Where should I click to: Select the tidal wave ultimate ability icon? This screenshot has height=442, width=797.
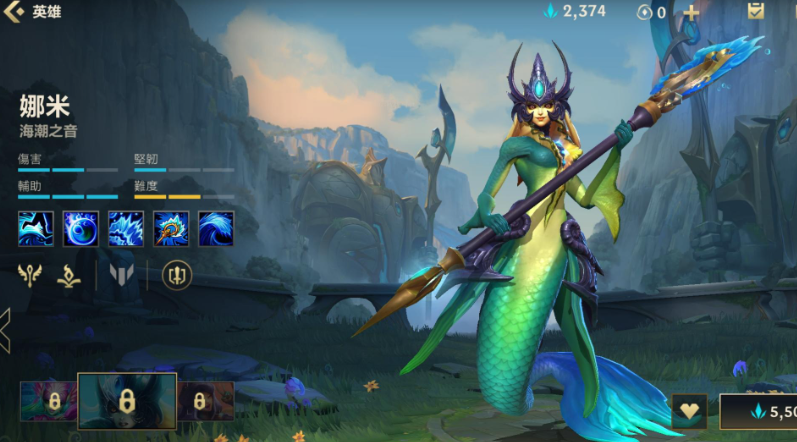click(216, 228)
